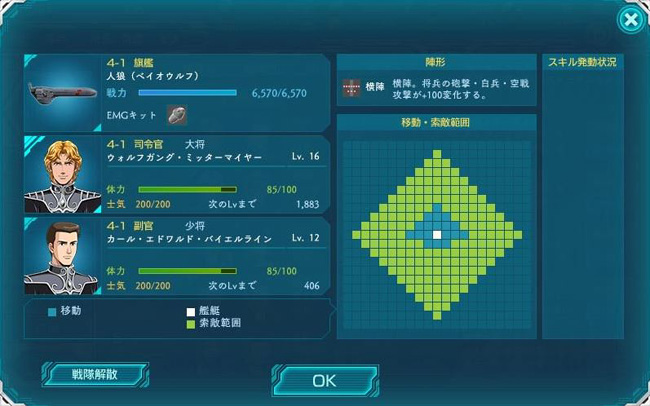
Task: Close the fleet details window
Action: [x=629, y=19]
